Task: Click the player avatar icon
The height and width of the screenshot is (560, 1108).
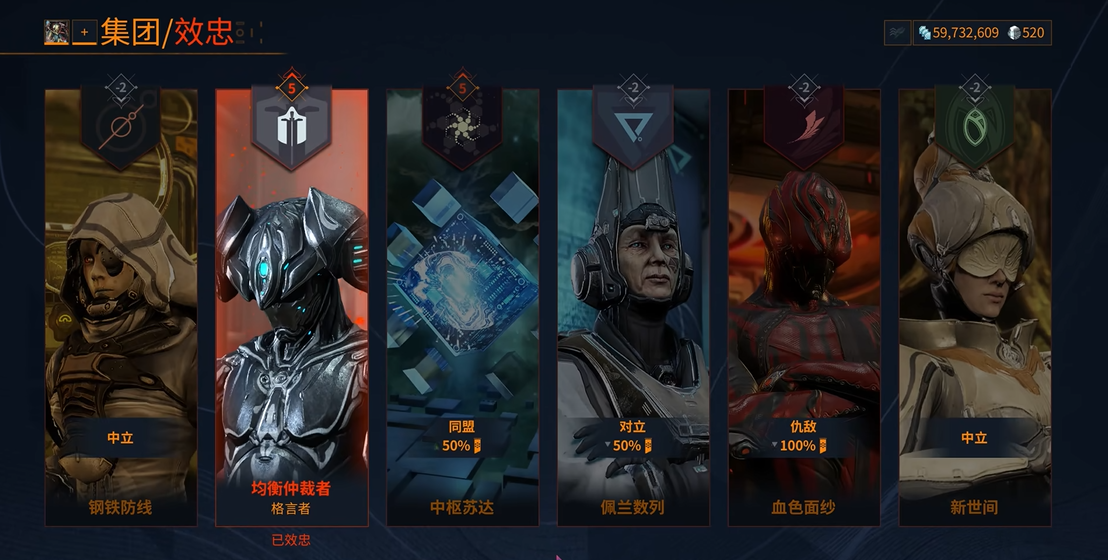Action: coord(56,32)
